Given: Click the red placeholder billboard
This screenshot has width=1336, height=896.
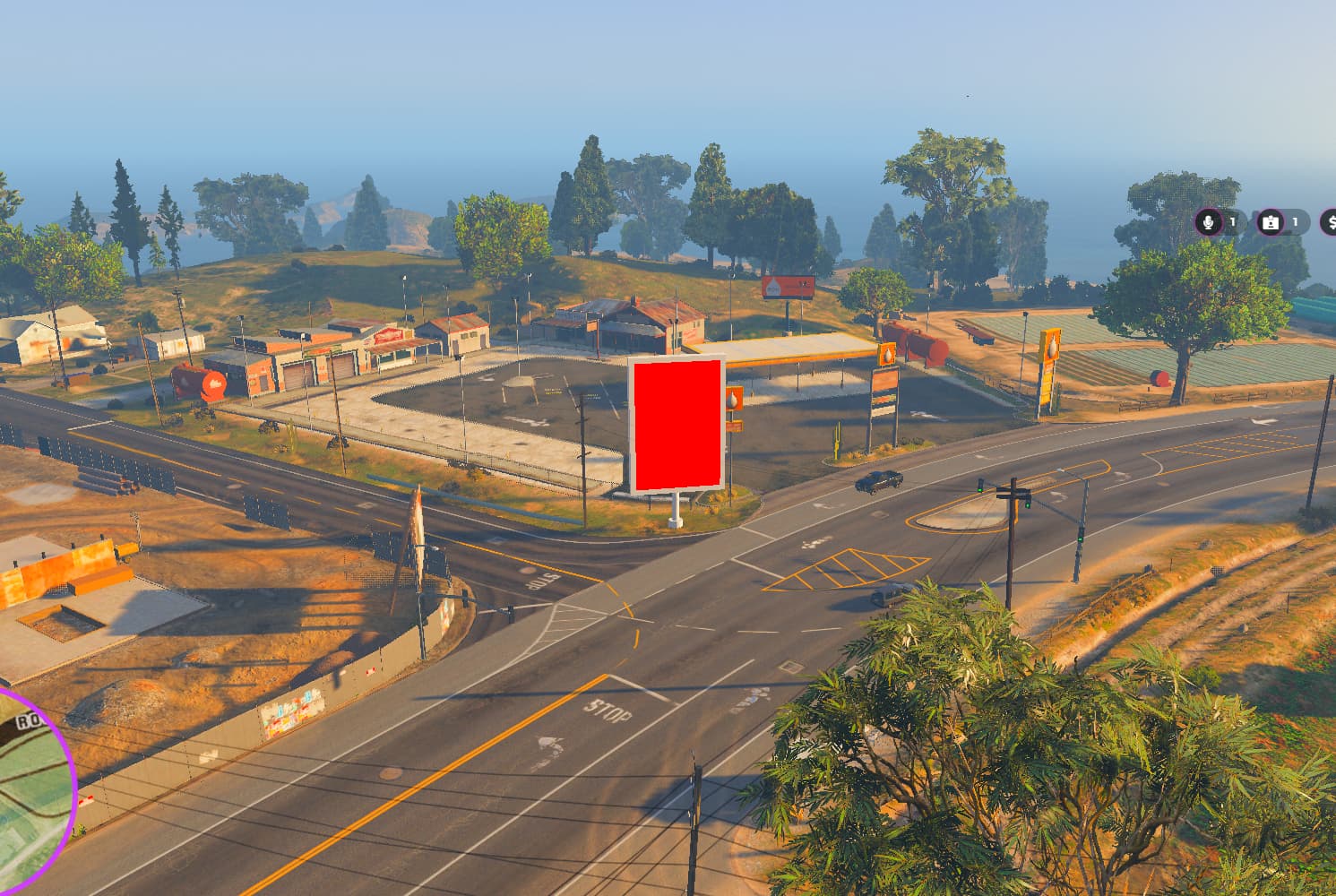Looking at the screenshot, I should (678, 419).
